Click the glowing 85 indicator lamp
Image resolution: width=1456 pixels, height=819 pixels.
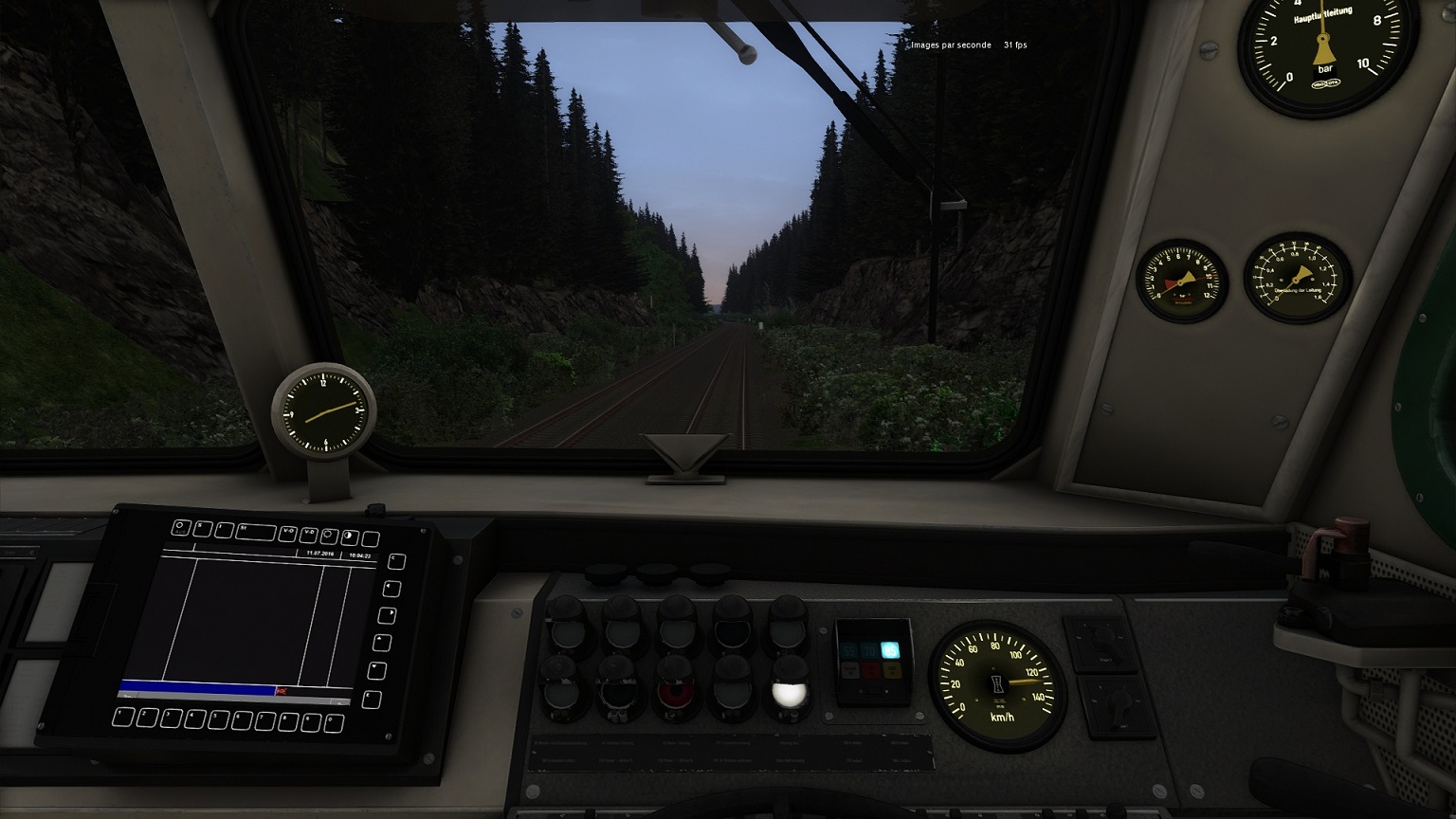889,650
